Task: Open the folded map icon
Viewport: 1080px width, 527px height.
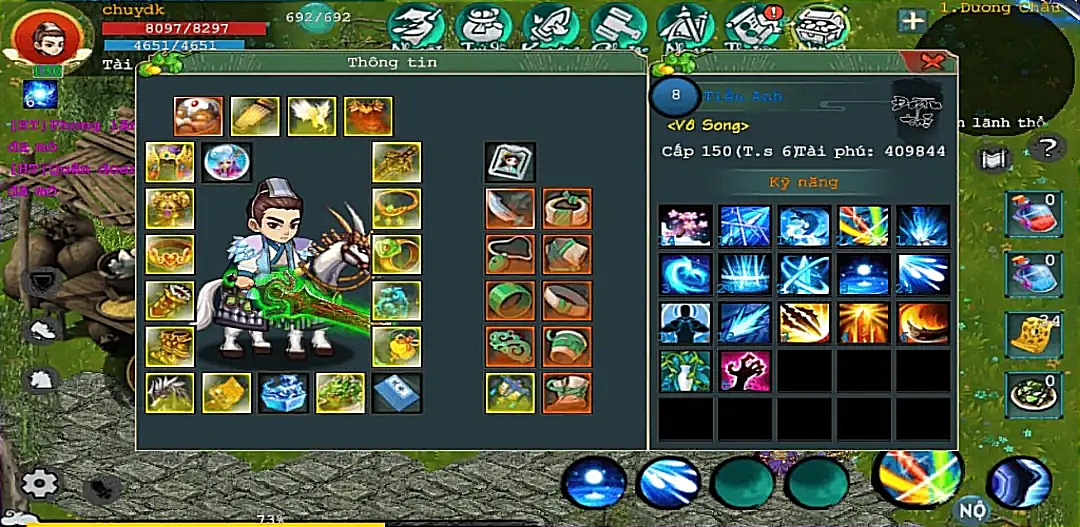Action: click(x=993, y=159)
